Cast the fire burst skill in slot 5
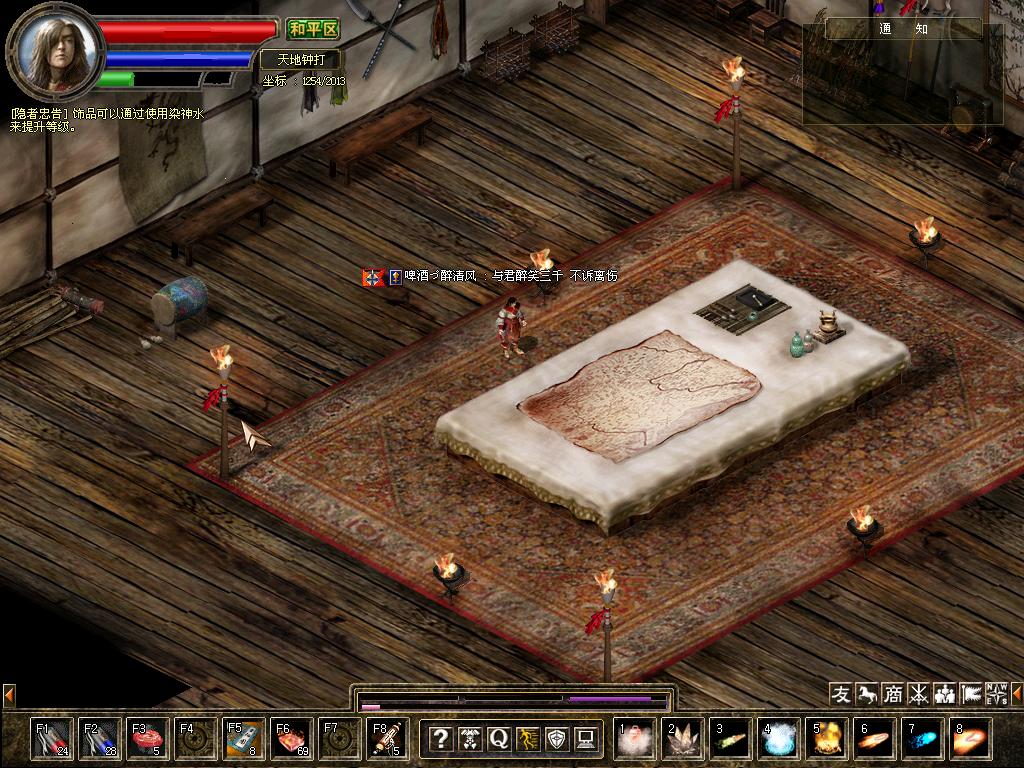This screenshot has height=768, width=1024. (826, 738)
